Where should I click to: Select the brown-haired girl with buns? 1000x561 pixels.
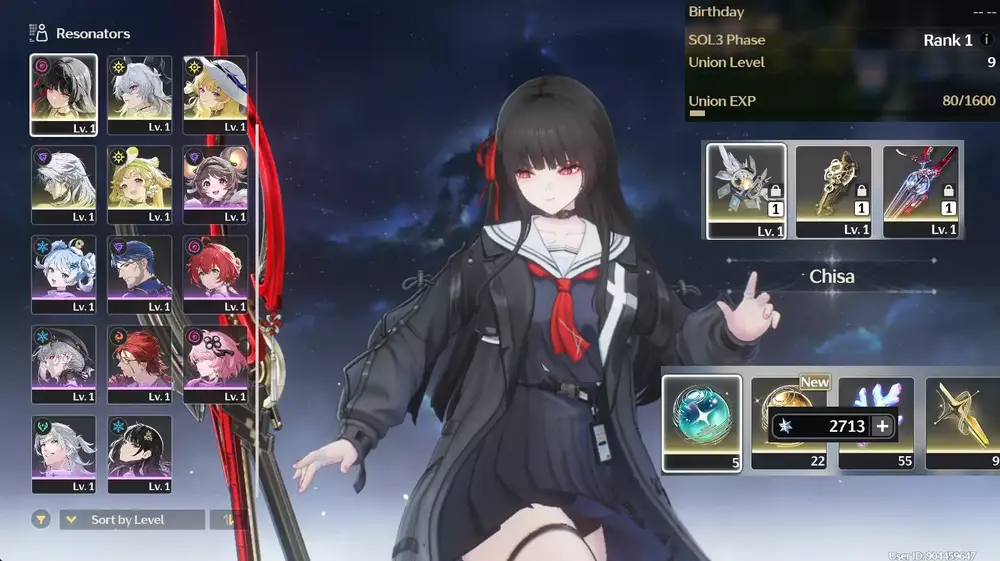(x=216, y=184)
